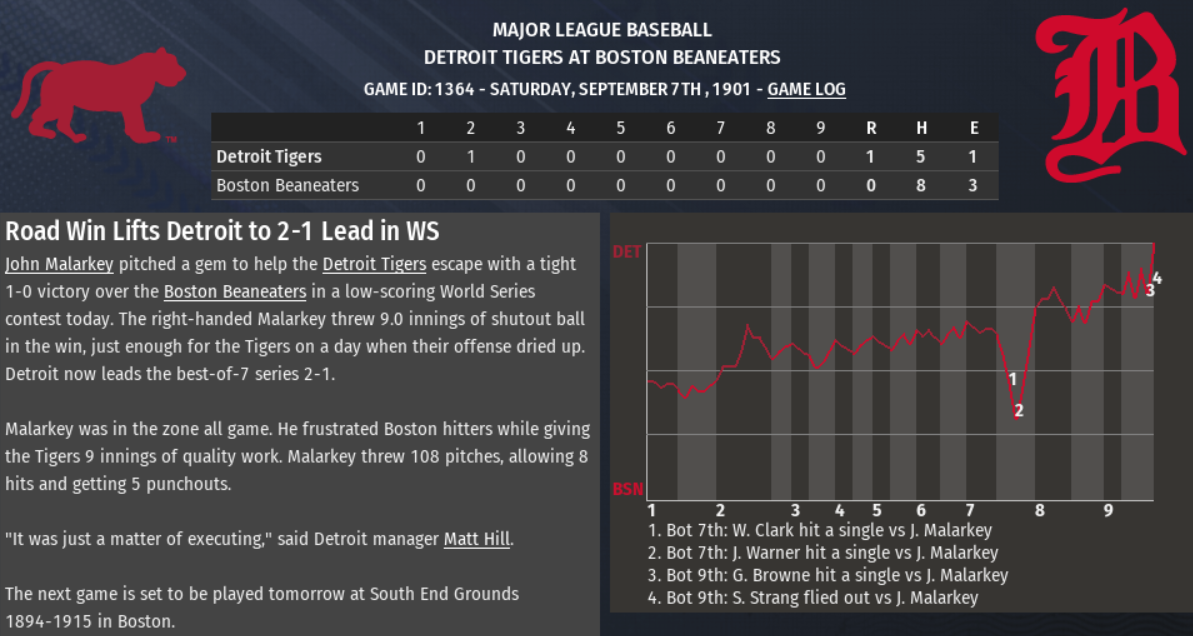Viewport: 1193px width, 636px height.
Task: Follow the Detroit Tigers article link
Action: point(374,265)
